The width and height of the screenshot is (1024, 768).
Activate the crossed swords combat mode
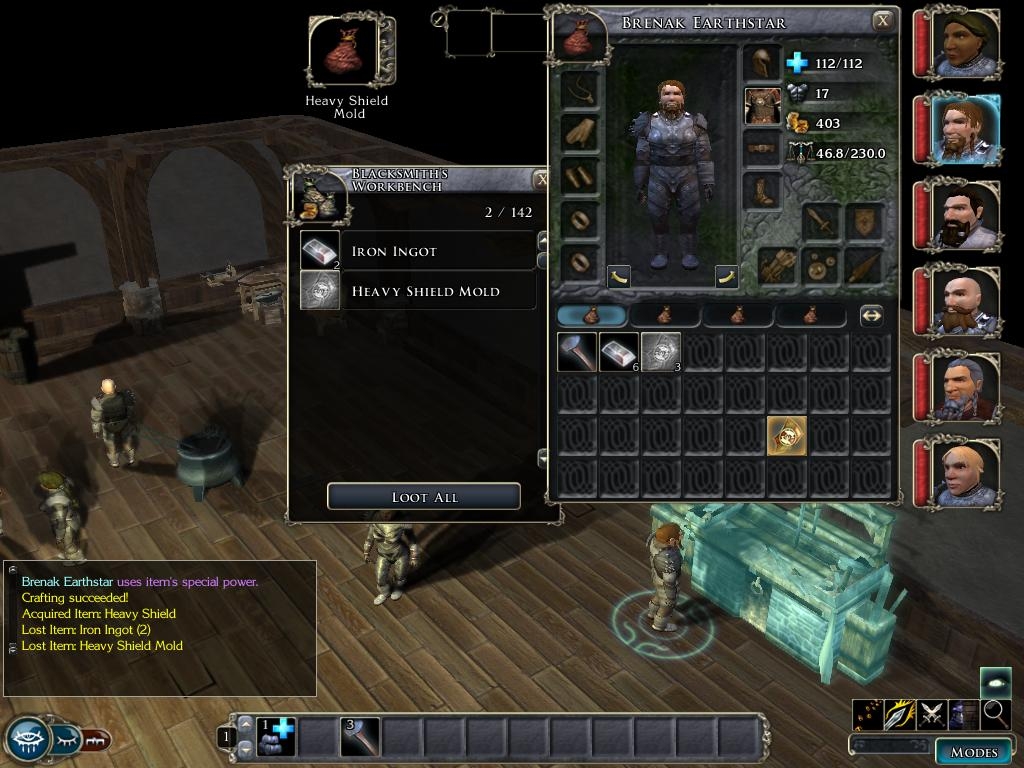coord(932,714)
